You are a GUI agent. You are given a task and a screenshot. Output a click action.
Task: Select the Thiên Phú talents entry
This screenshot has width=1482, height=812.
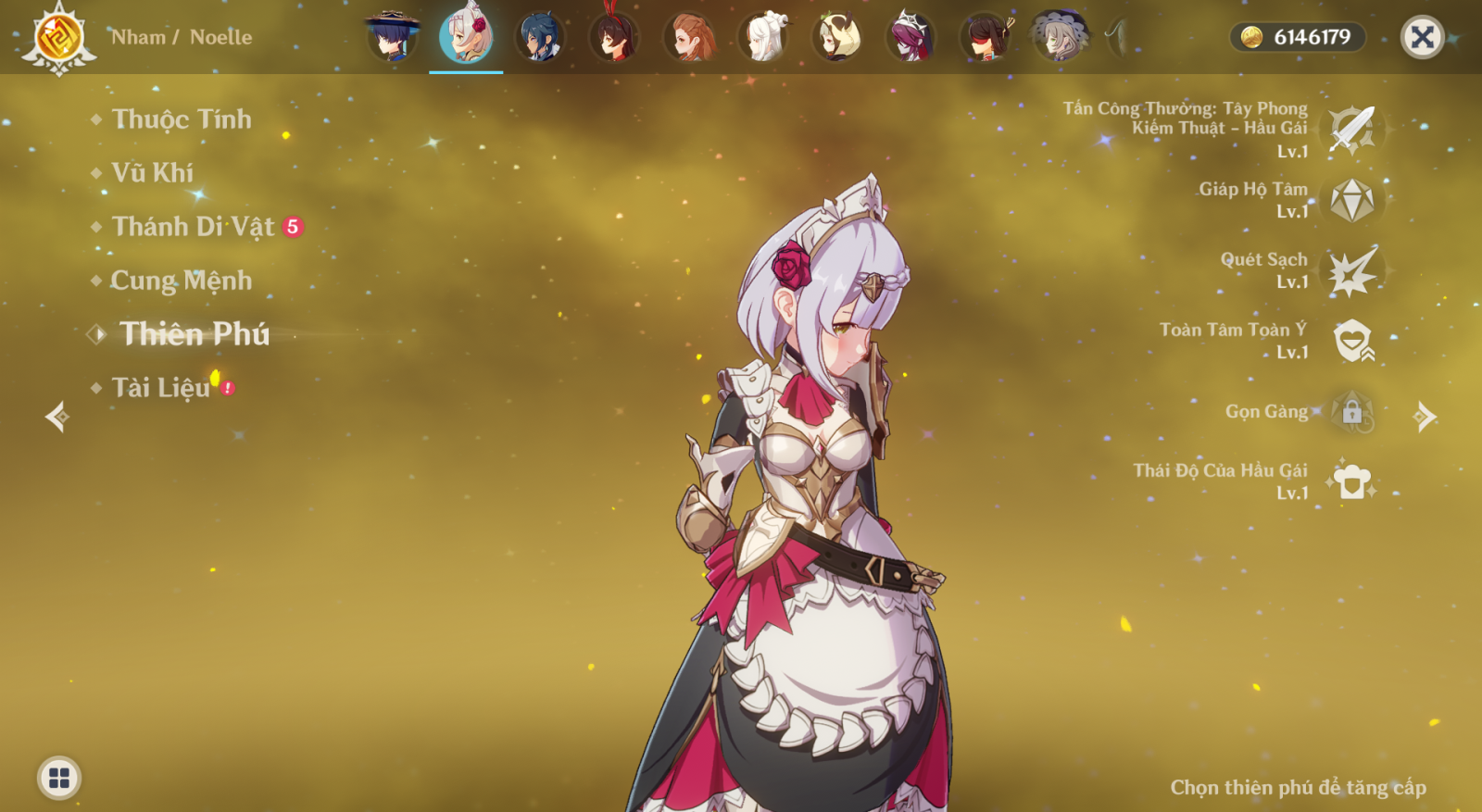click(x=194, y=334)
